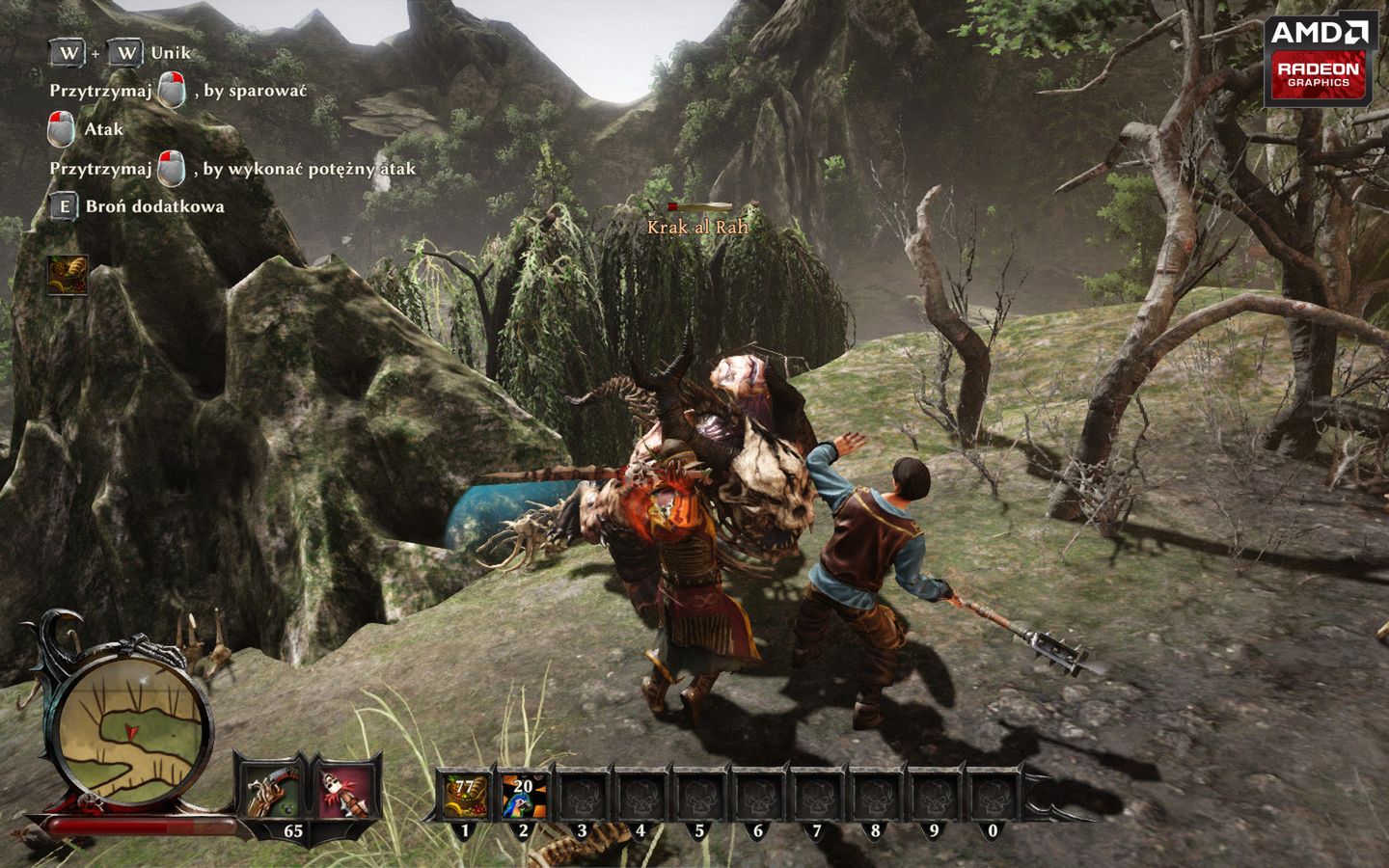Image resolution: width=1389 pixels, height=868 pixels.
Task: Click the food buff status icon
Action: pyautogui.click(x=68, y=275)
